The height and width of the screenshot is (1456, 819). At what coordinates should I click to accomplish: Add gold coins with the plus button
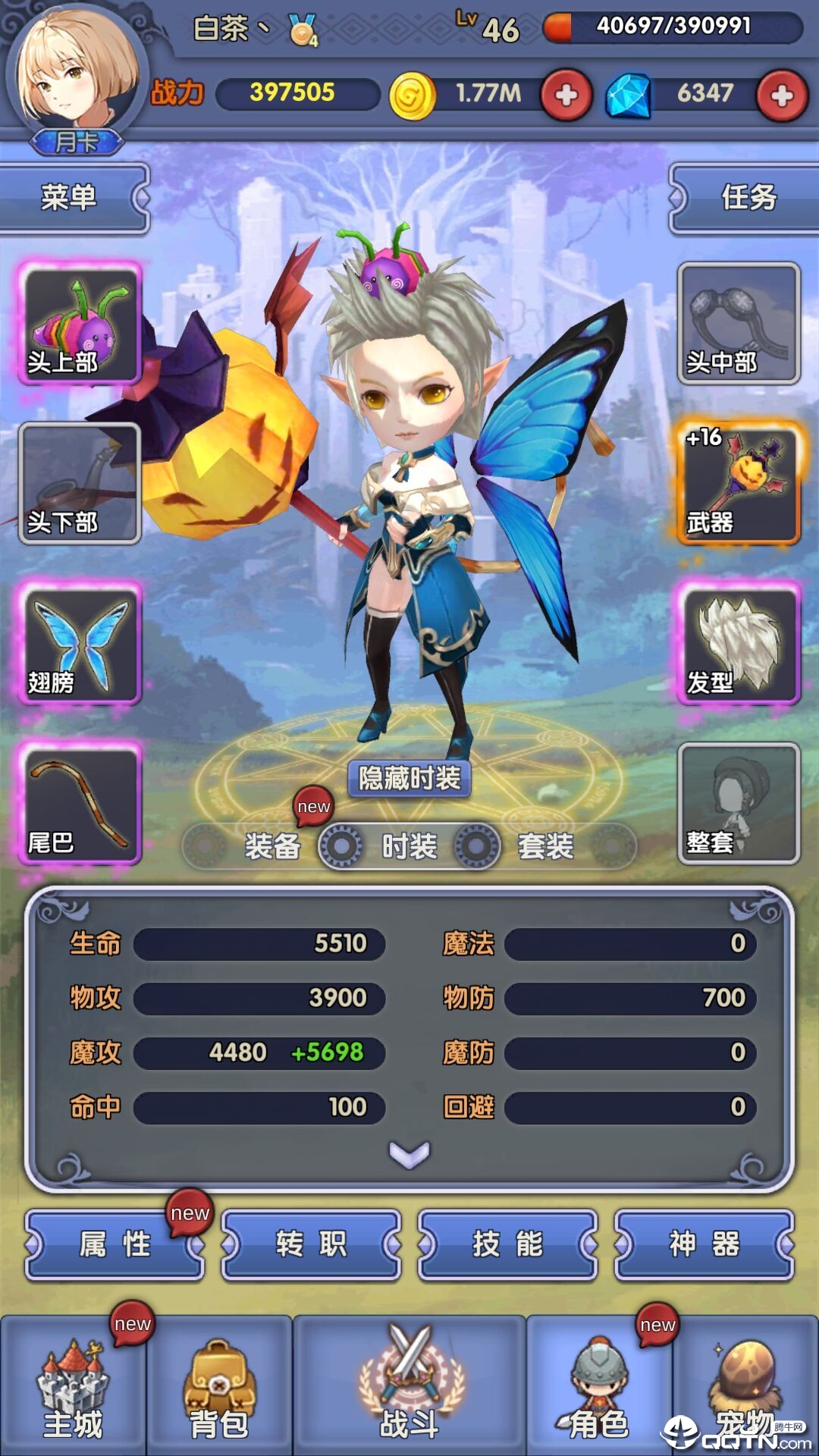click(x=566, y=96)
